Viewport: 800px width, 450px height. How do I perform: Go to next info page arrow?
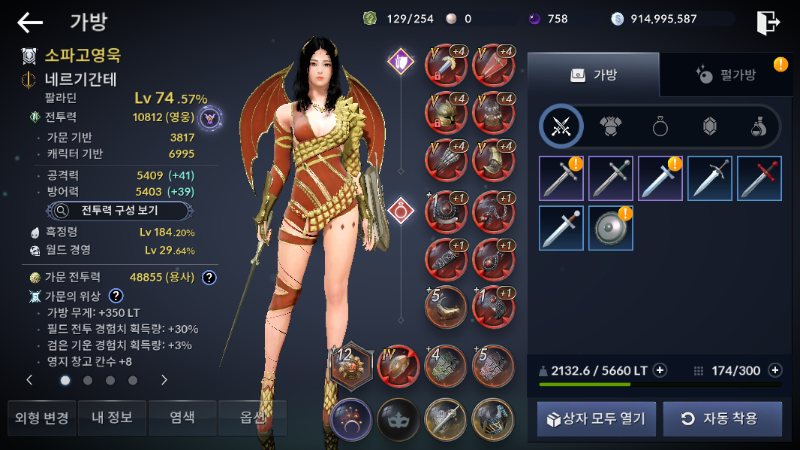tap(164, 380)
